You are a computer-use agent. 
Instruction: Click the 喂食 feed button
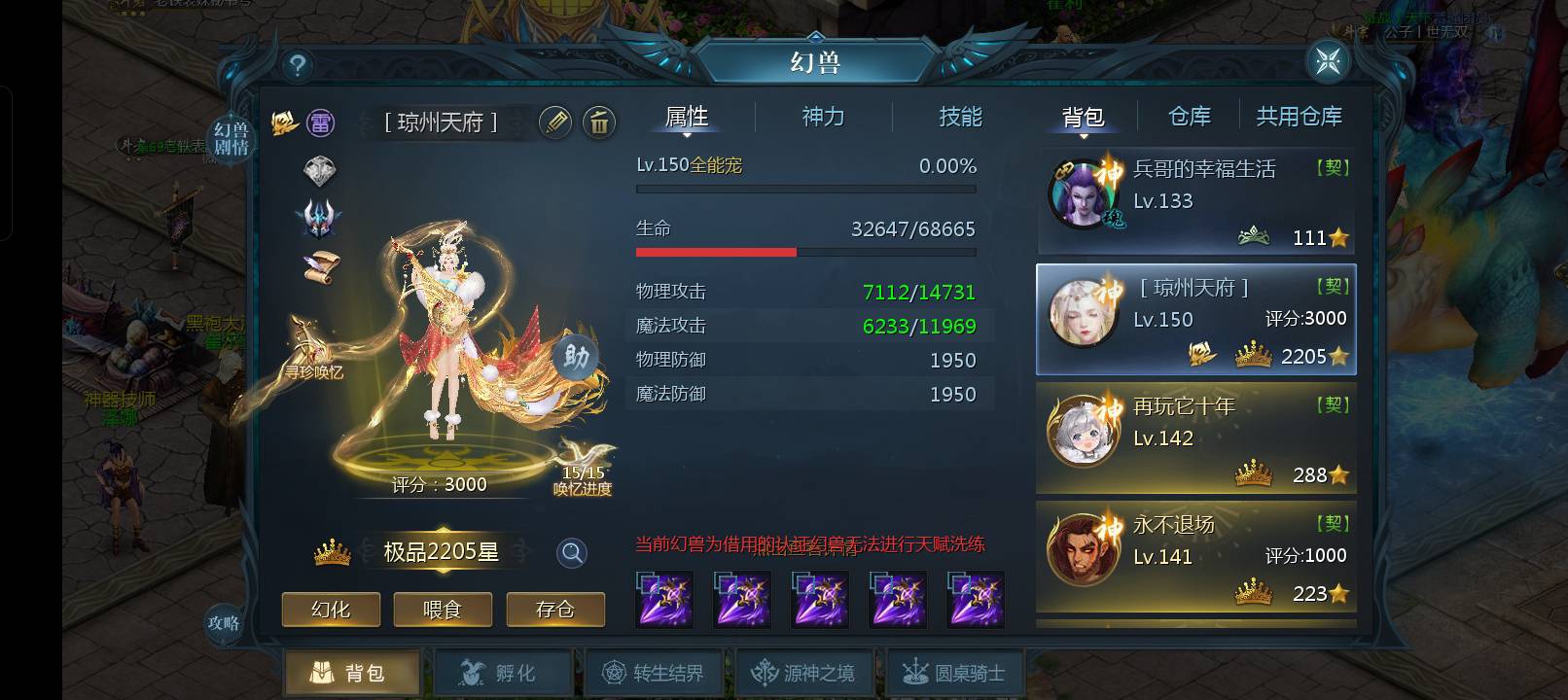tap(443, 610)
